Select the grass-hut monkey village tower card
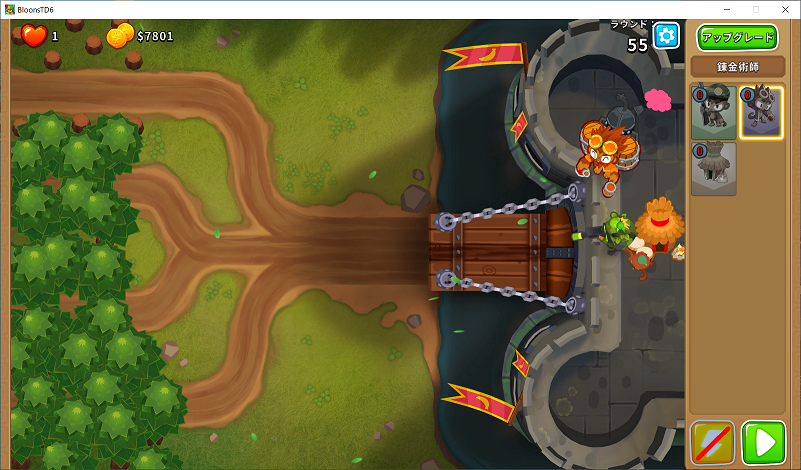Screen dimensions: 801x470 (713, 168)
